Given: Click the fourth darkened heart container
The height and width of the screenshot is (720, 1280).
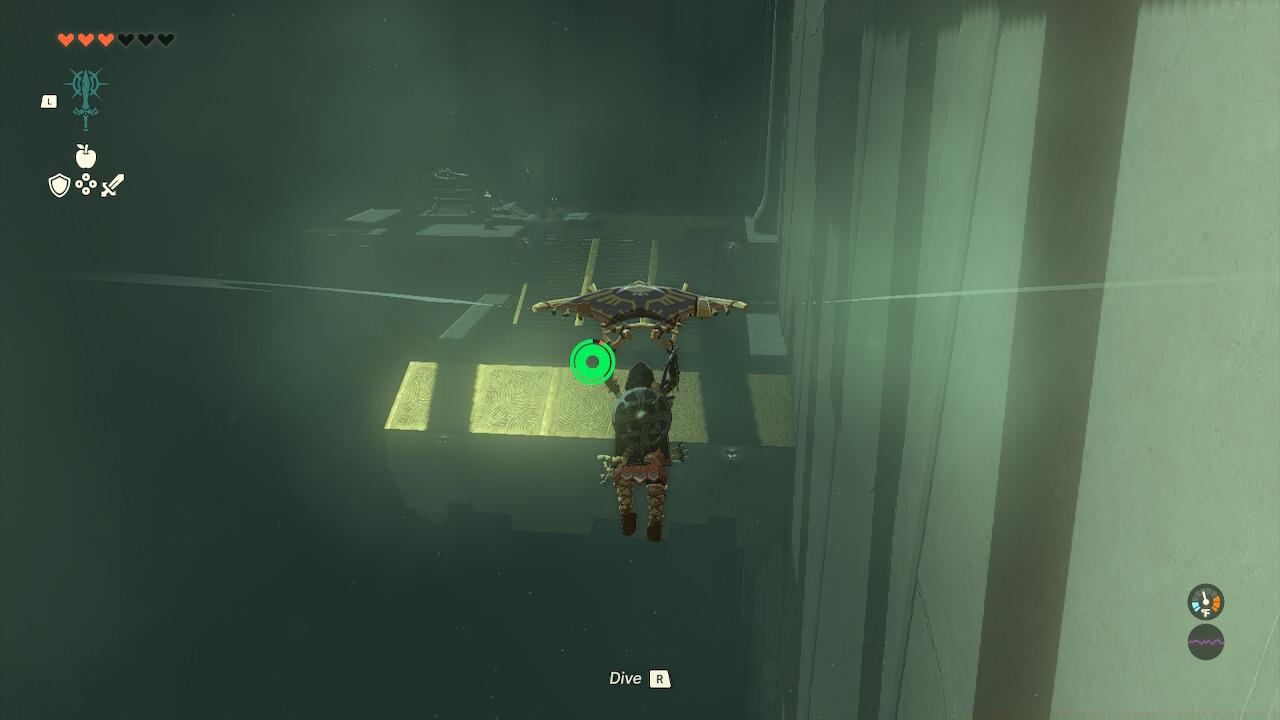Looking at the screenshot, I should point(125,40).
